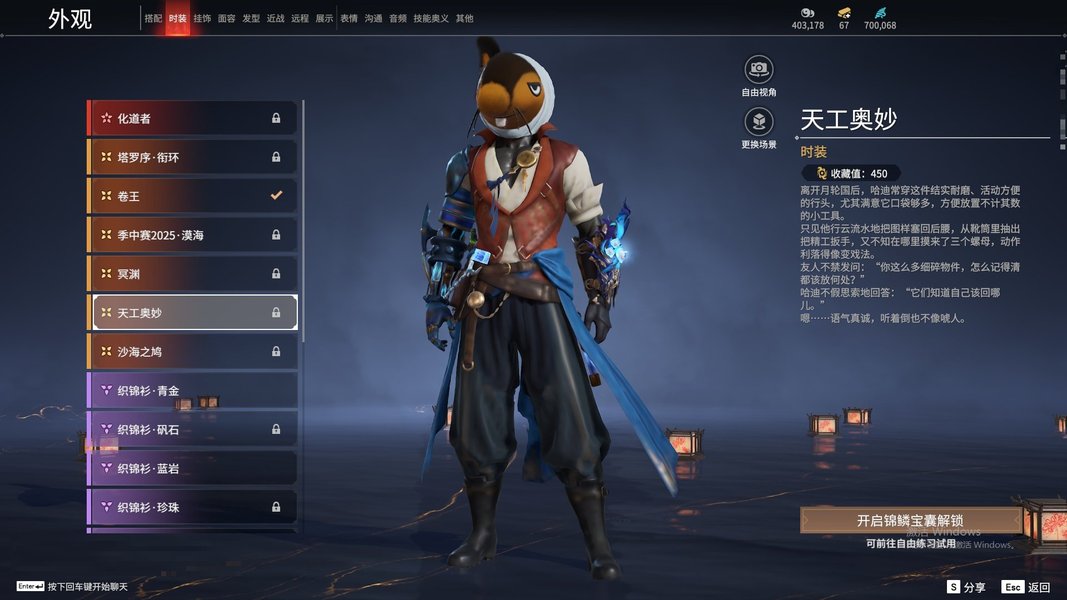Choose the 织锦衫·青金 outfit
This screenshot has width=1067, height=600.
[x=194, y=391]
